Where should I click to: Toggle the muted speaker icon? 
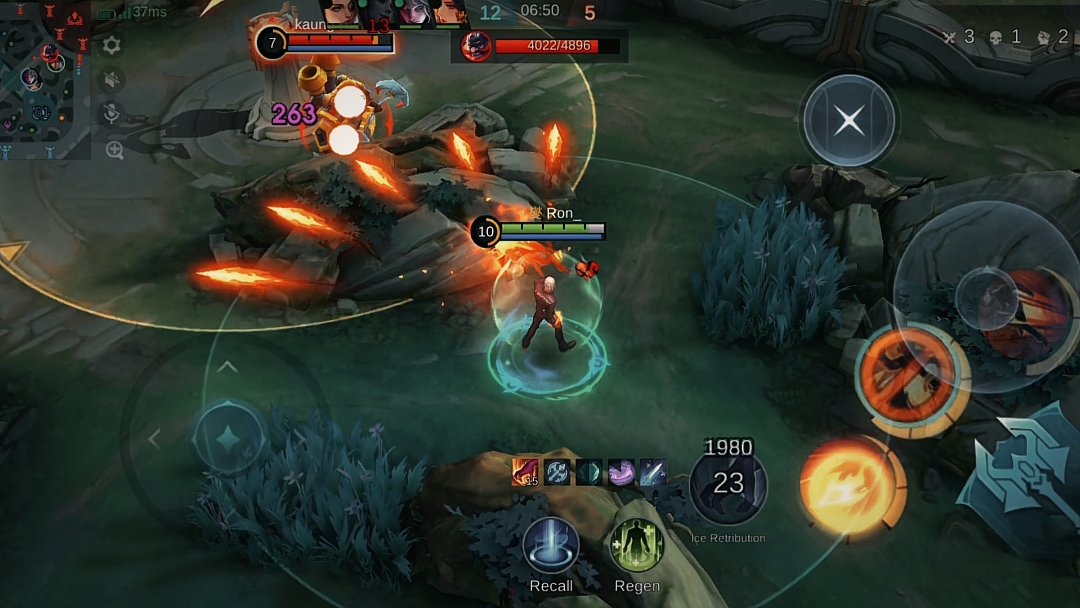[x=112, y=80]
